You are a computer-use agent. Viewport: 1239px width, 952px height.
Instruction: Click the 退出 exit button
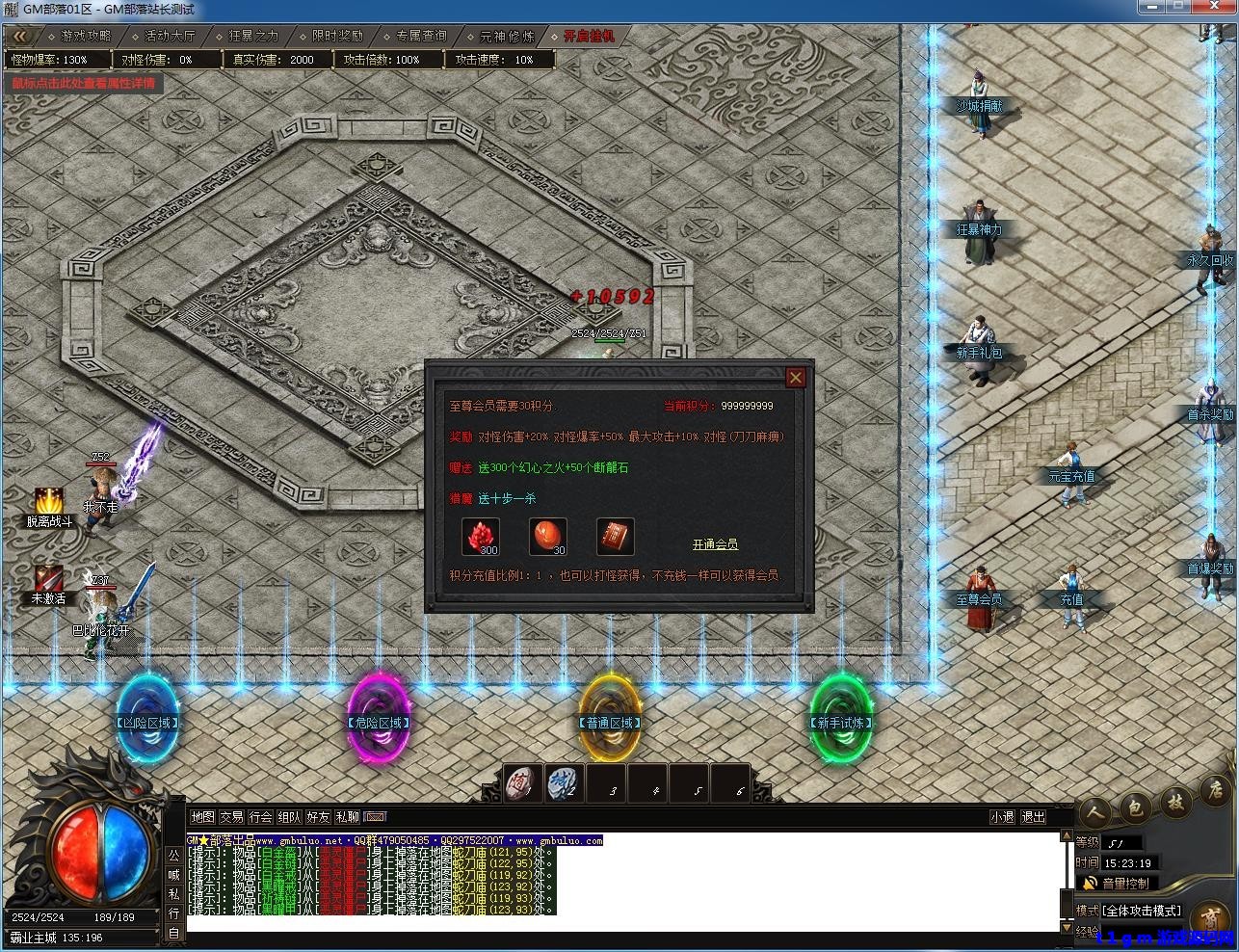[1033, 817]
